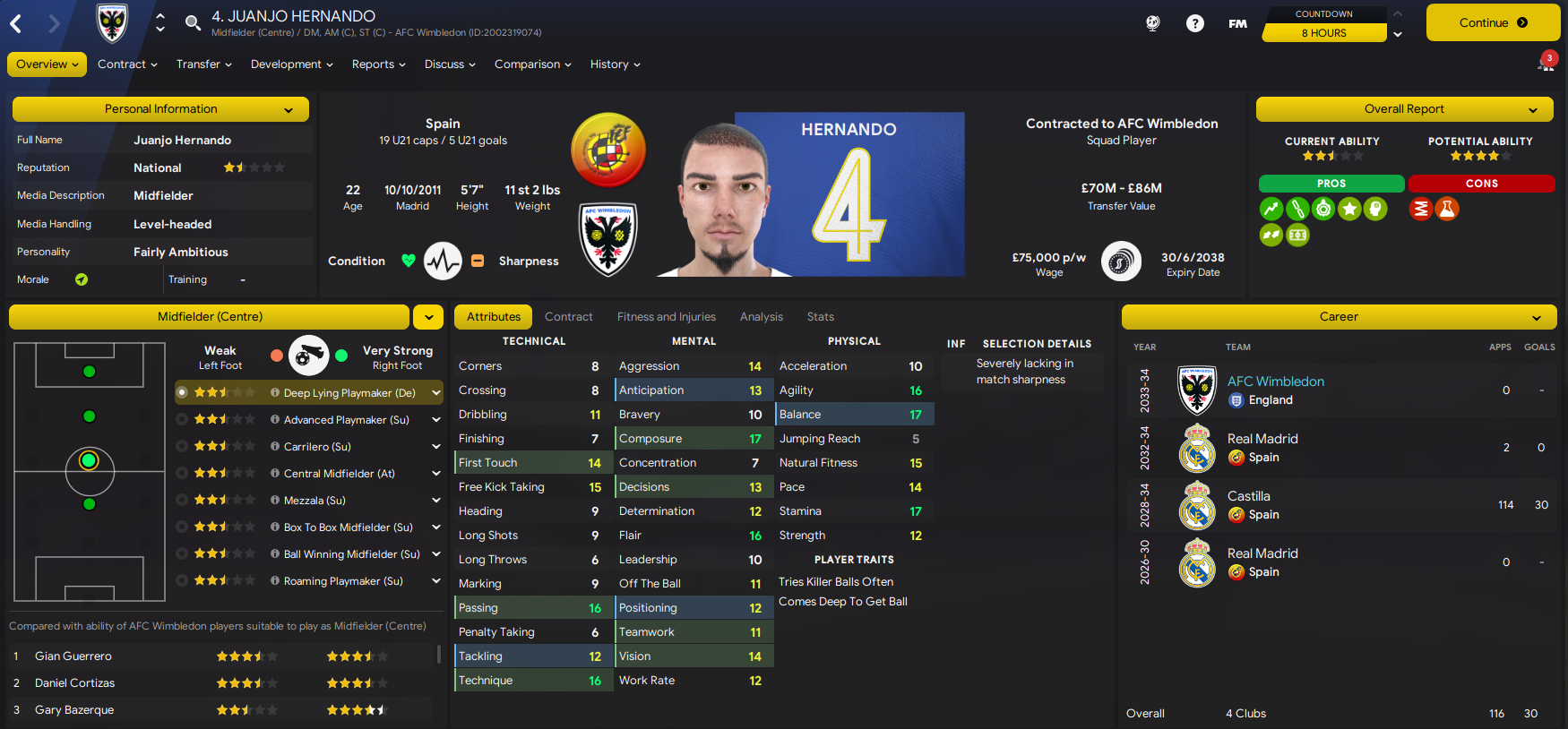Select Gian Guerrero in comparison list
Viewport: 1568px width, 729px height.
(x=73, y=656)
